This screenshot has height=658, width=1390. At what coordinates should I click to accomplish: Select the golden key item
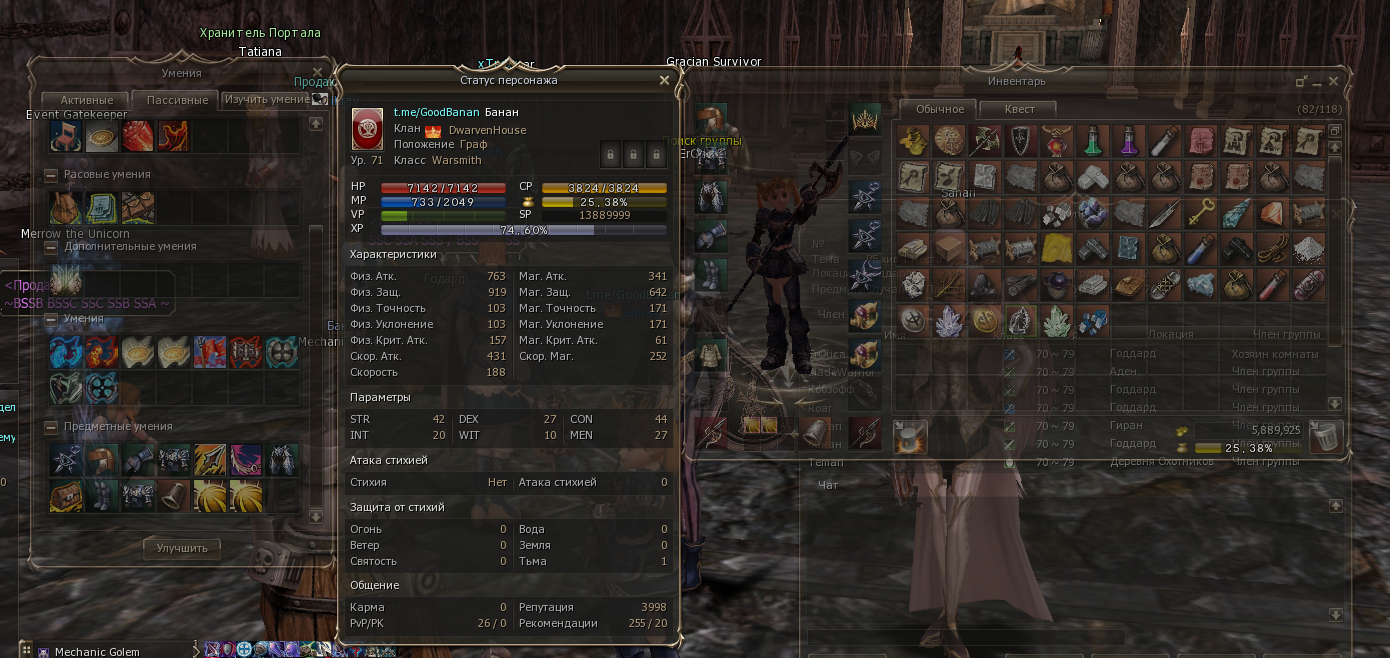pos(1200,213)
